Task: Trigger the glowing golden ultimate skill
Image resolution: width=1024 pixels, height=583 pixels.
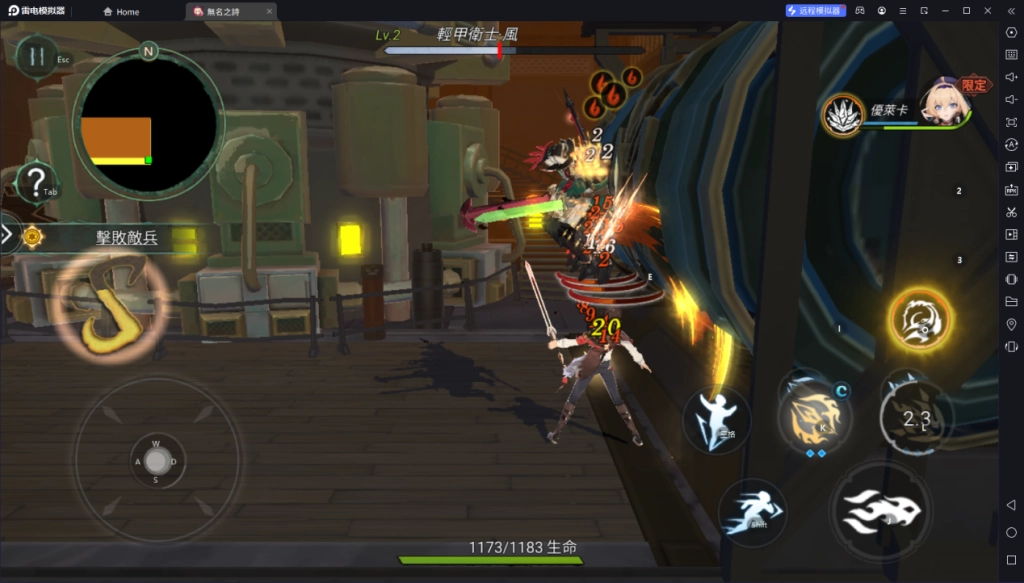Action: pyautogui.click(x=919, y=320)
